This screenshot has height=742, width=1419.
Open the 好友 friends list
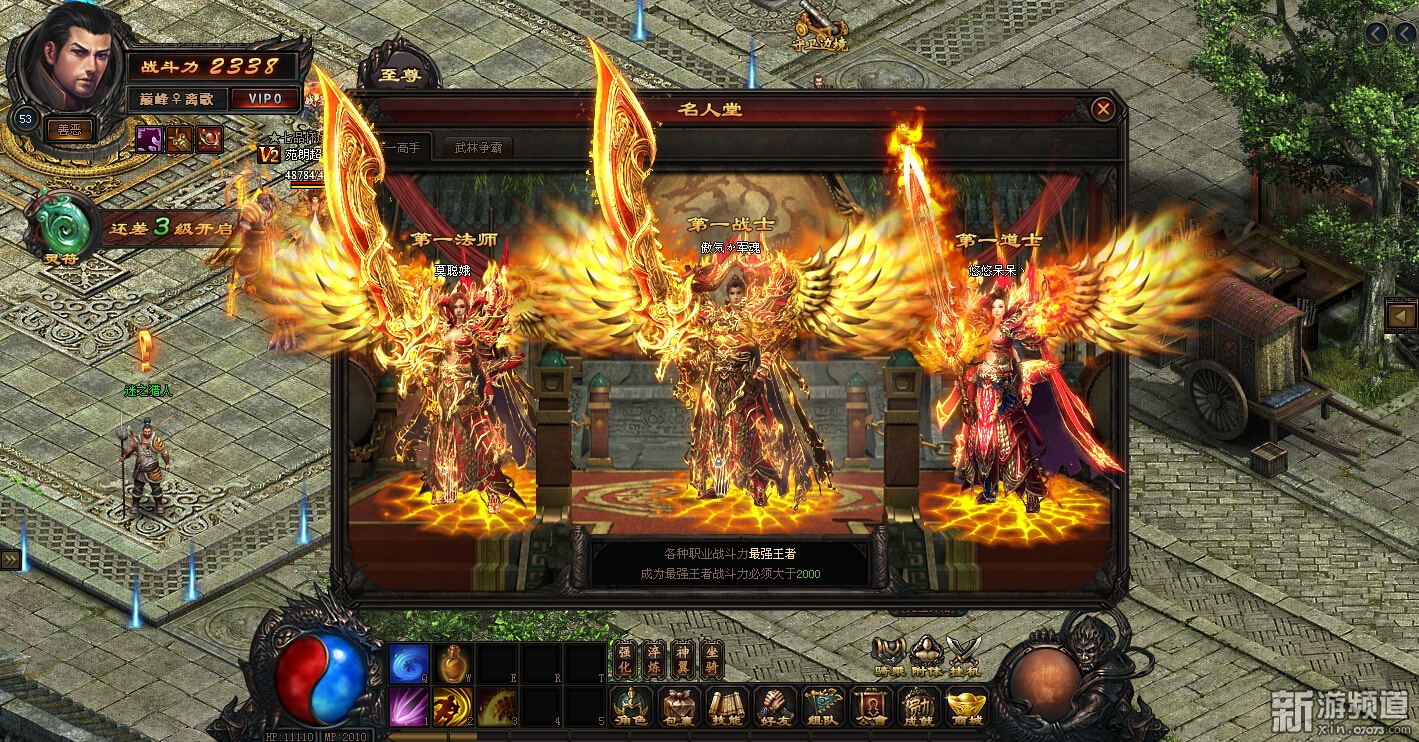pyautogui.click(x=775, y=706)
